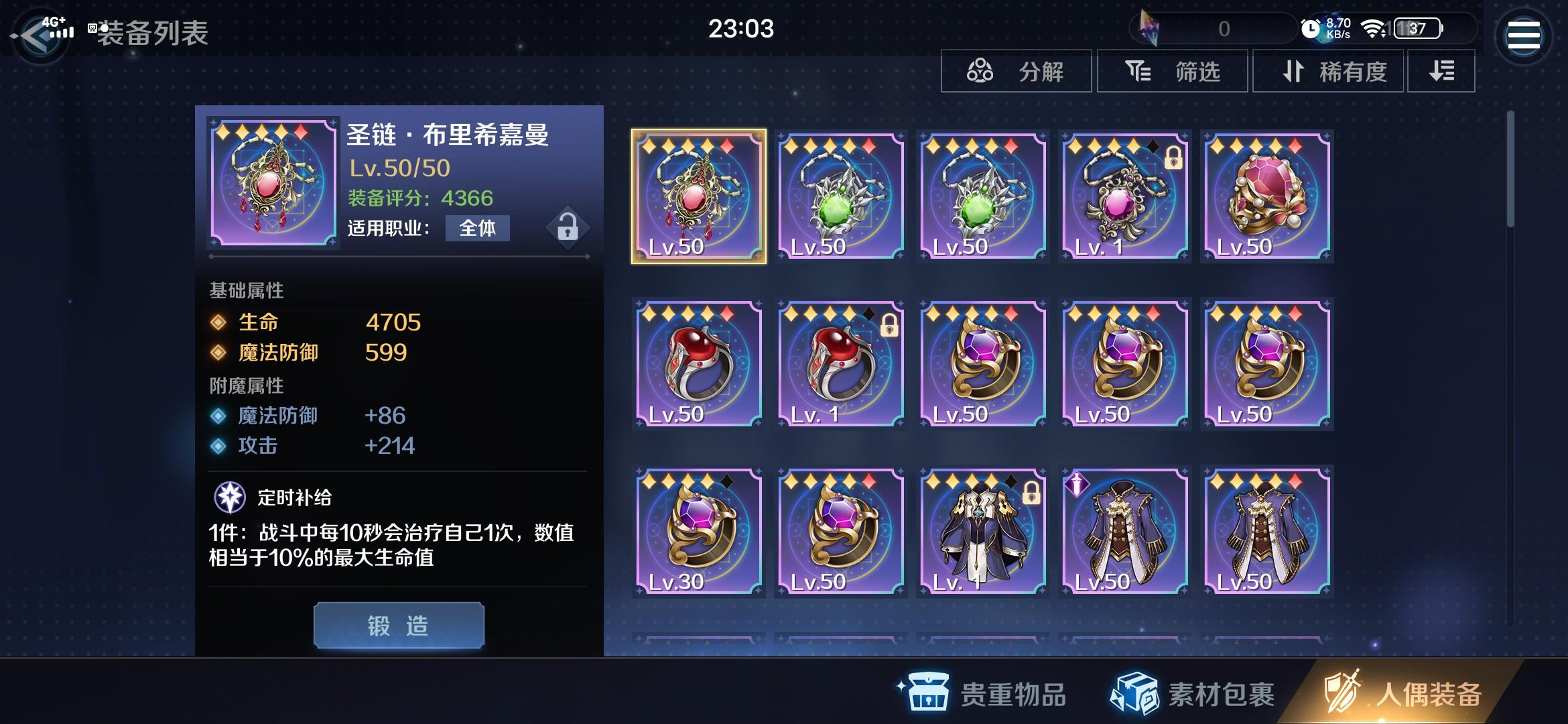Open the 筛选 filter panel

[x=1174, y=72]
